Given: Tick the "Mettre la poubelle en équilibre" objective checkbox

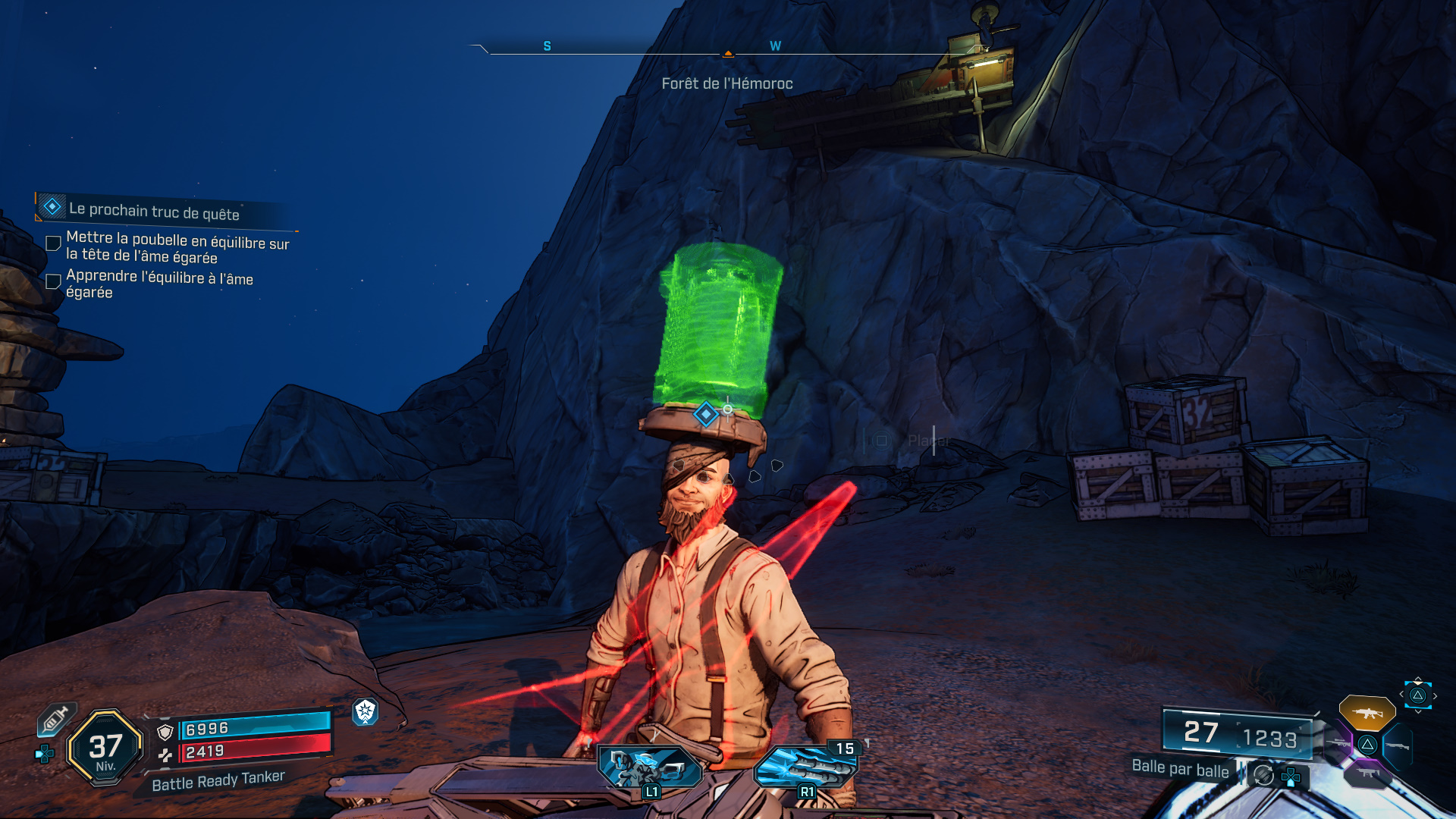Looking at the screenshot, I should 53,243.
